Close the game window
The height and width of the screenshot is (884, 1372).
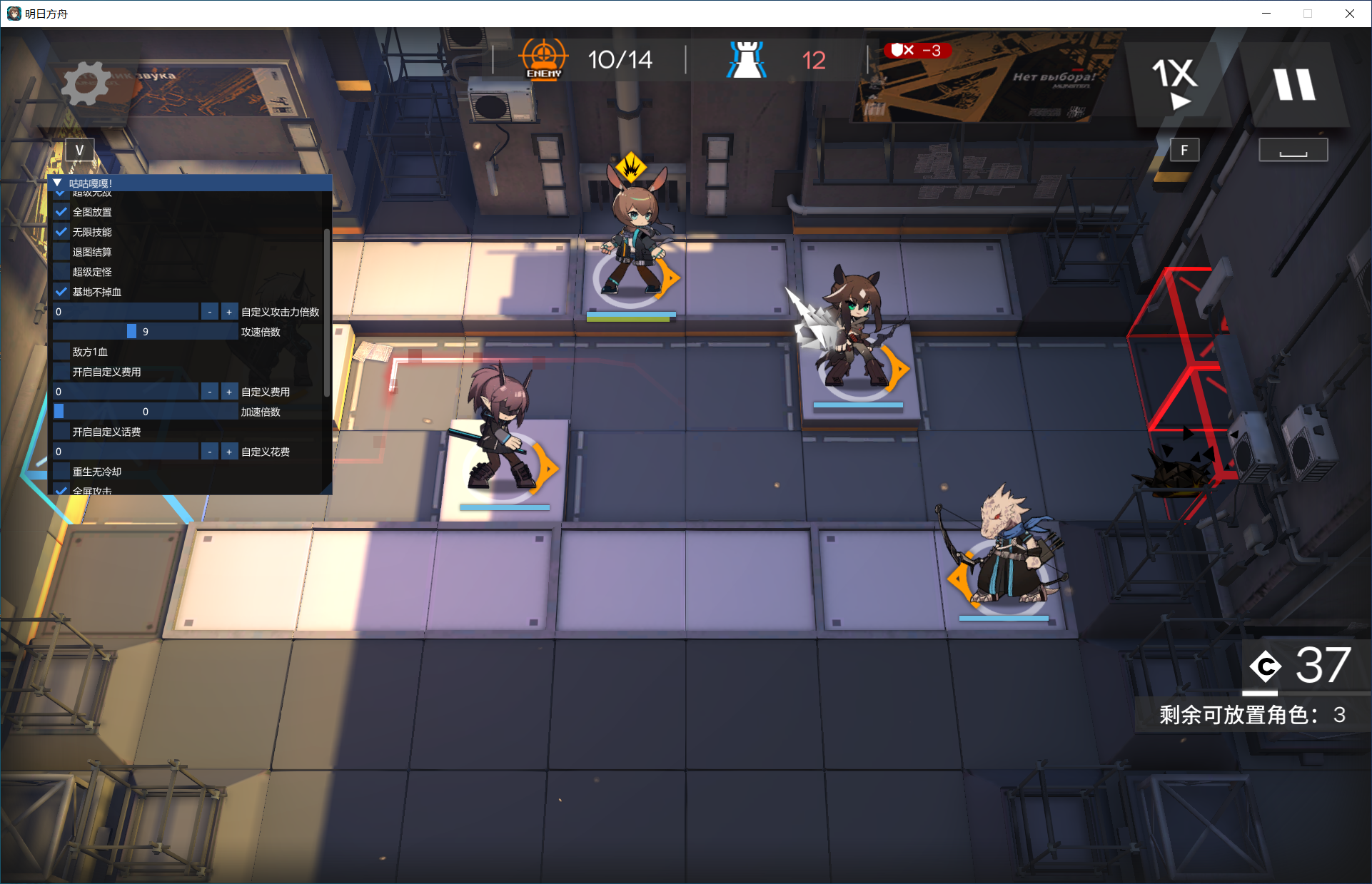pyautogui.click(x=1350, y=14)
